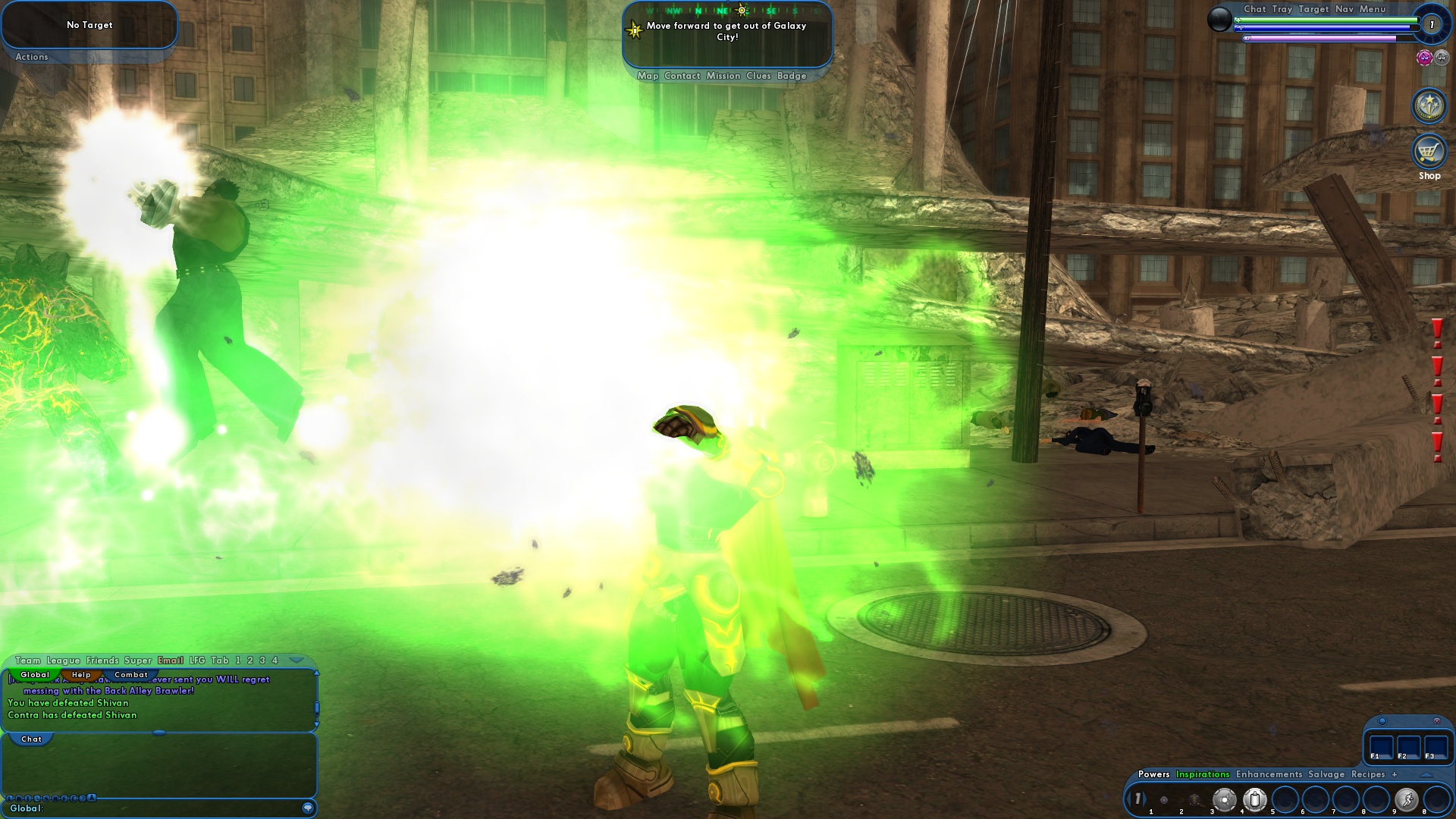Click inside the Global chat input field

click(x=152, y=808)
